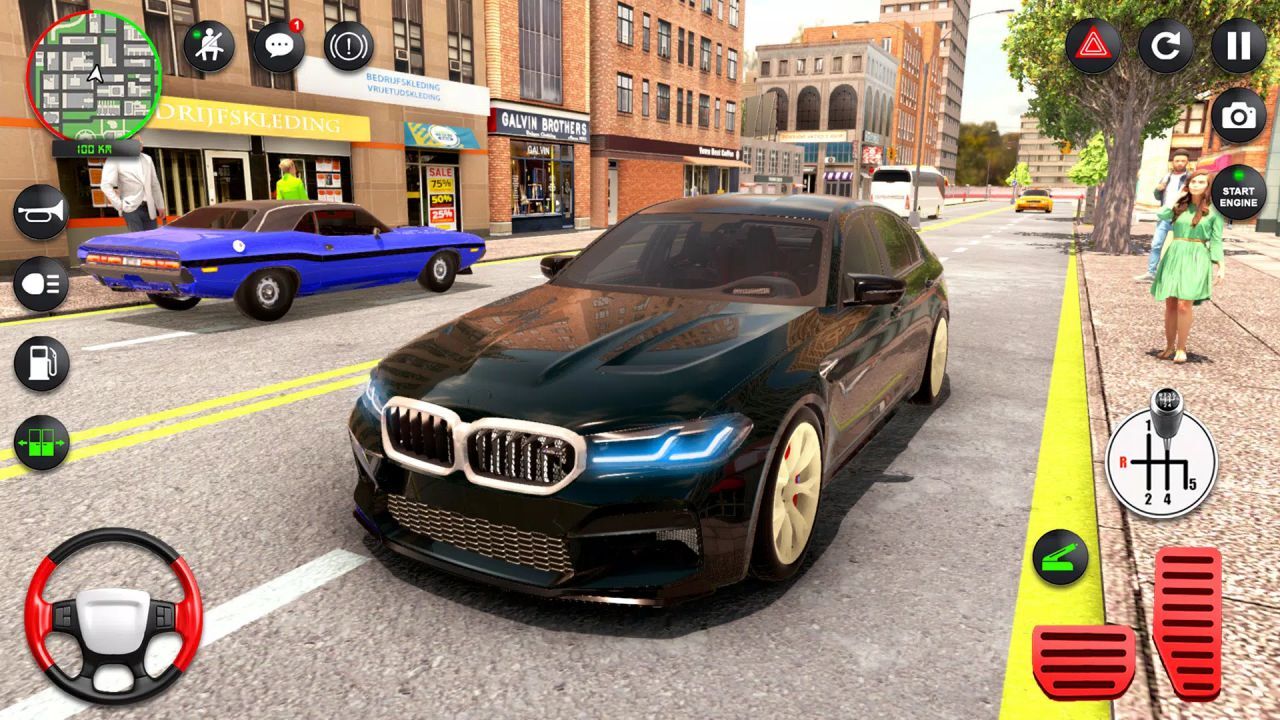
Task: Open the chat messages bubble
Action: [x=278, y=44]
